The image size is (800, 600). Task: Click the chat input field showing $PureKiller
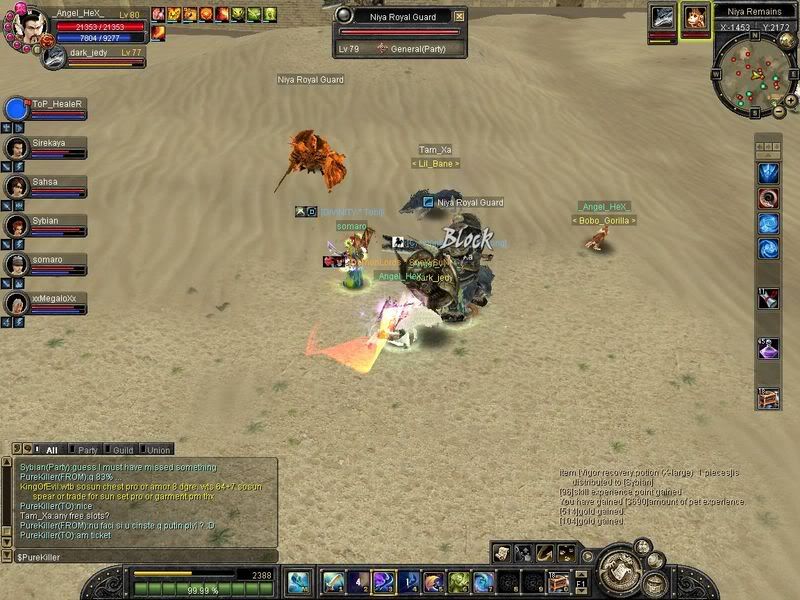140,555
